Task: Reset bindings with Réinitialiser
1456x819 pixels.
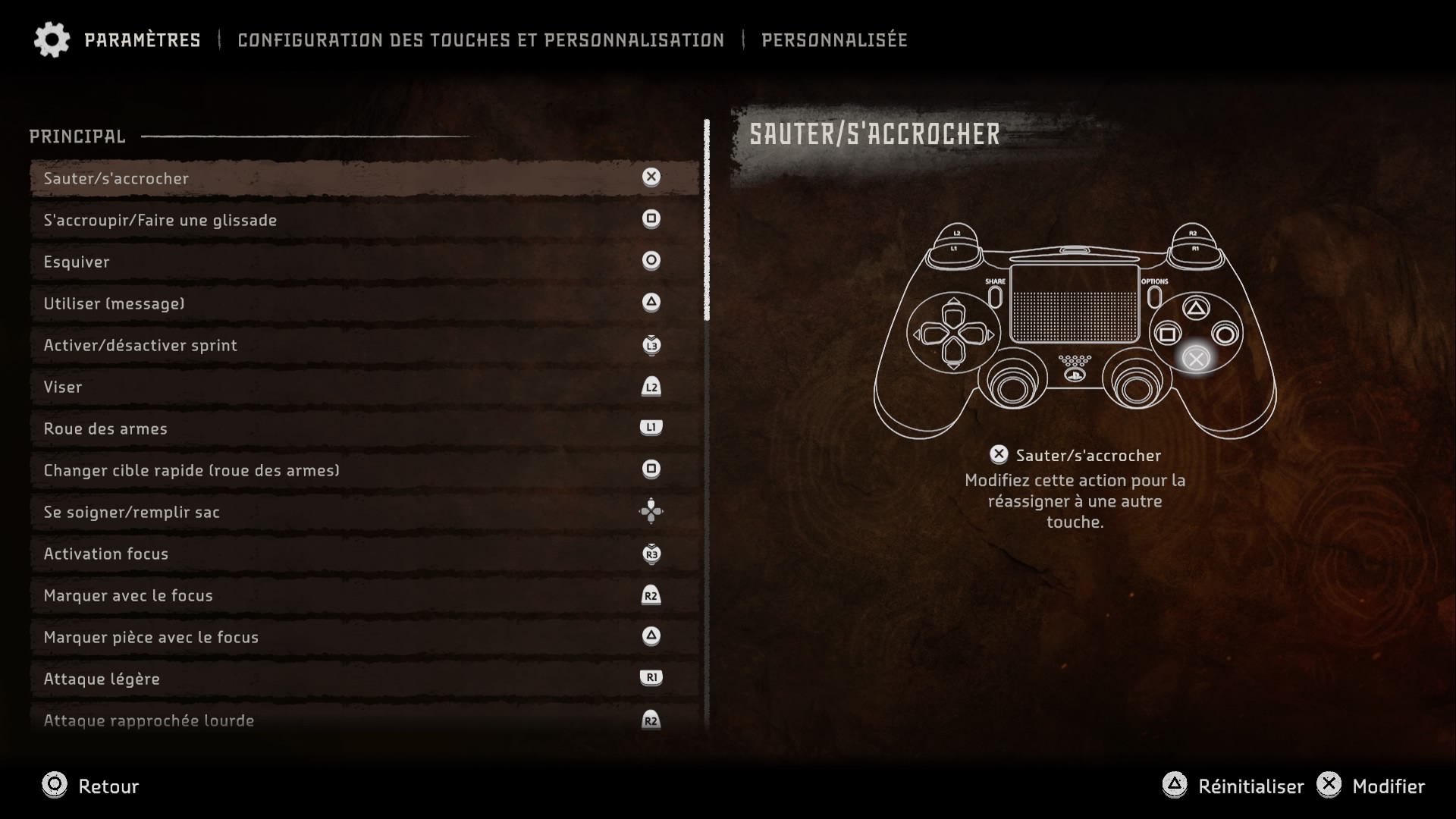Action: click(1234, 786)
